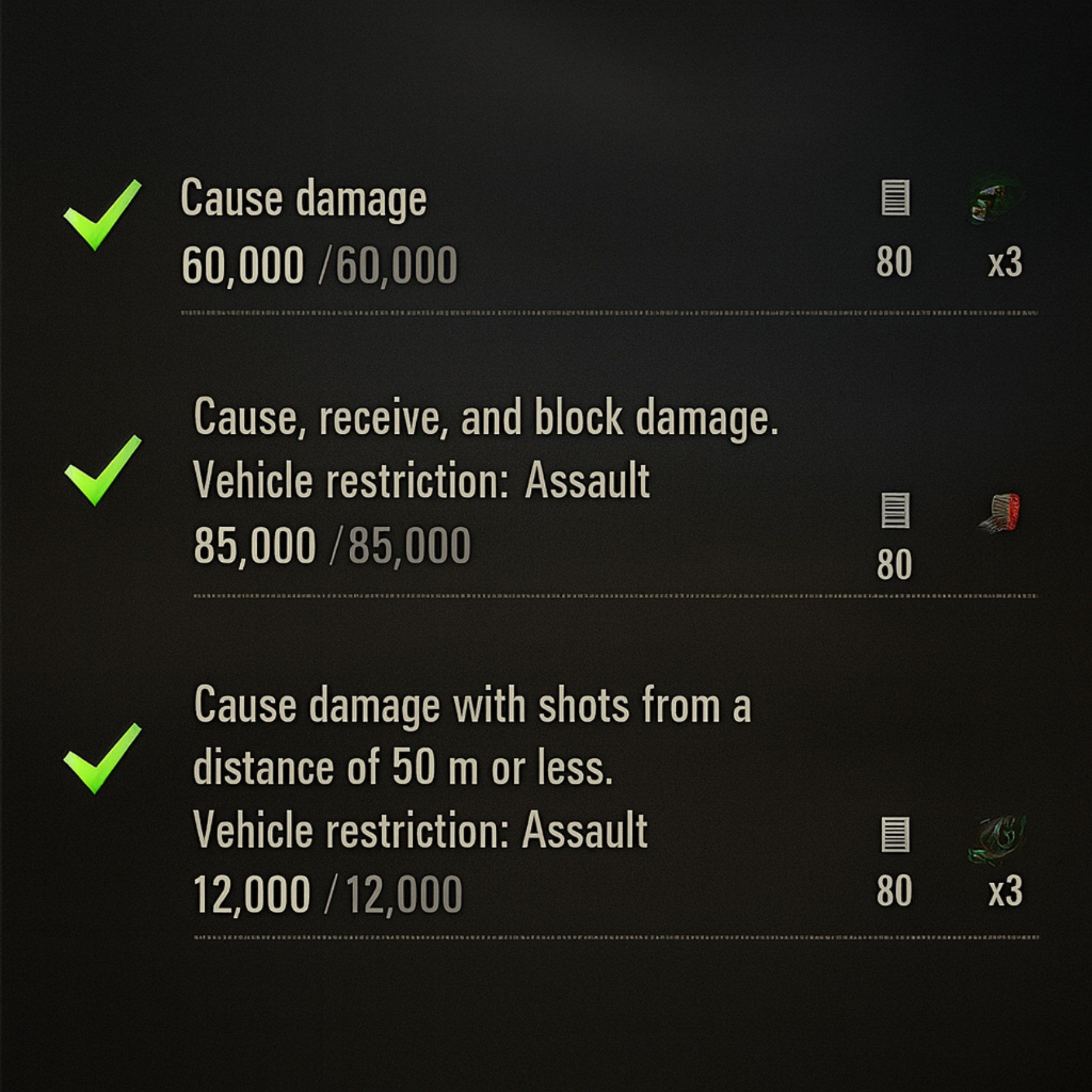Select the Vehicle restriction: Assault mission entry

420,479
